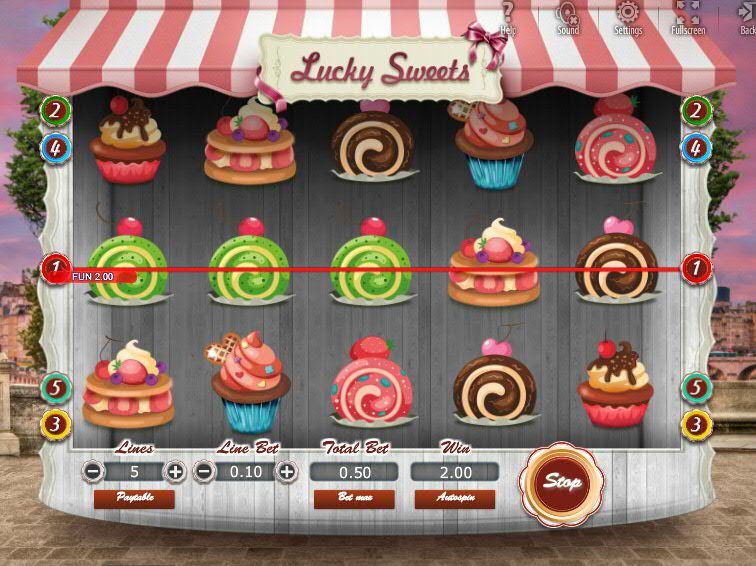
Task: Lower the Line Bet amount
Action: (x=204, y=471)
